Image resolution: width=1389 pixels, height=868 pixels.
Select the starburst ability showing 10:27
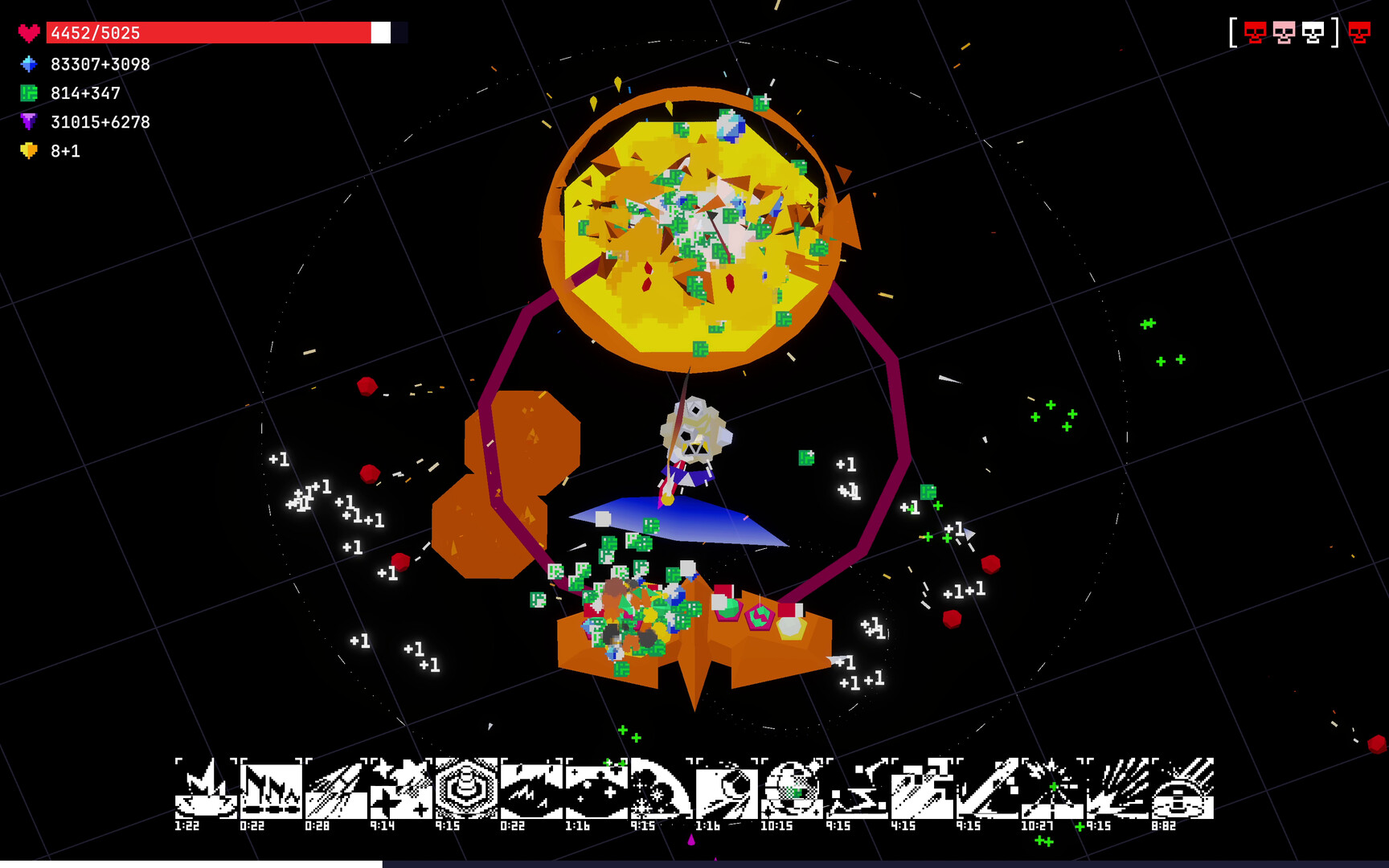pos(1051,788)
